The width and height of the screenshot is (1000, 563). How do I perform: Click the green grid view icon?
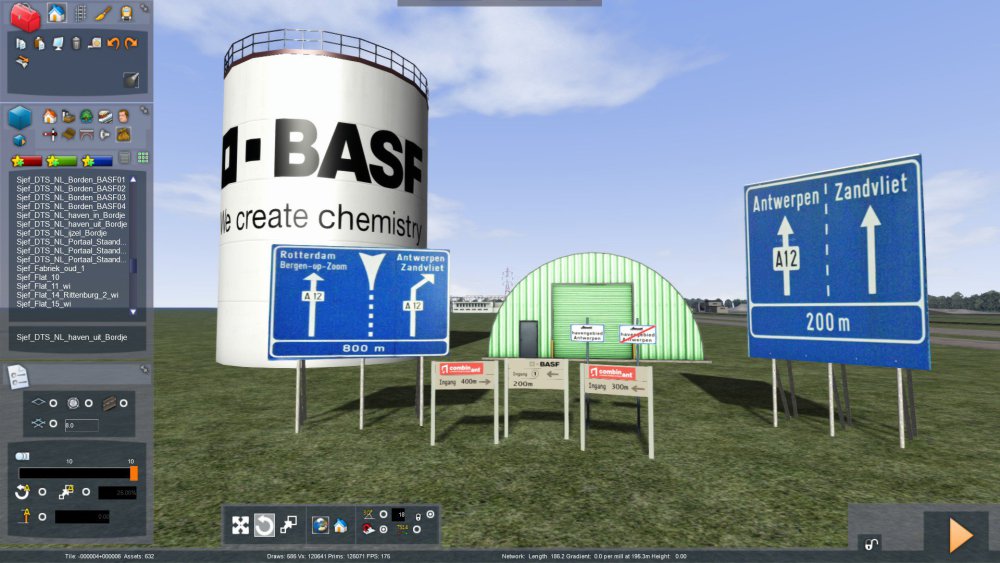pyautogui.click(x=142, y=158)
